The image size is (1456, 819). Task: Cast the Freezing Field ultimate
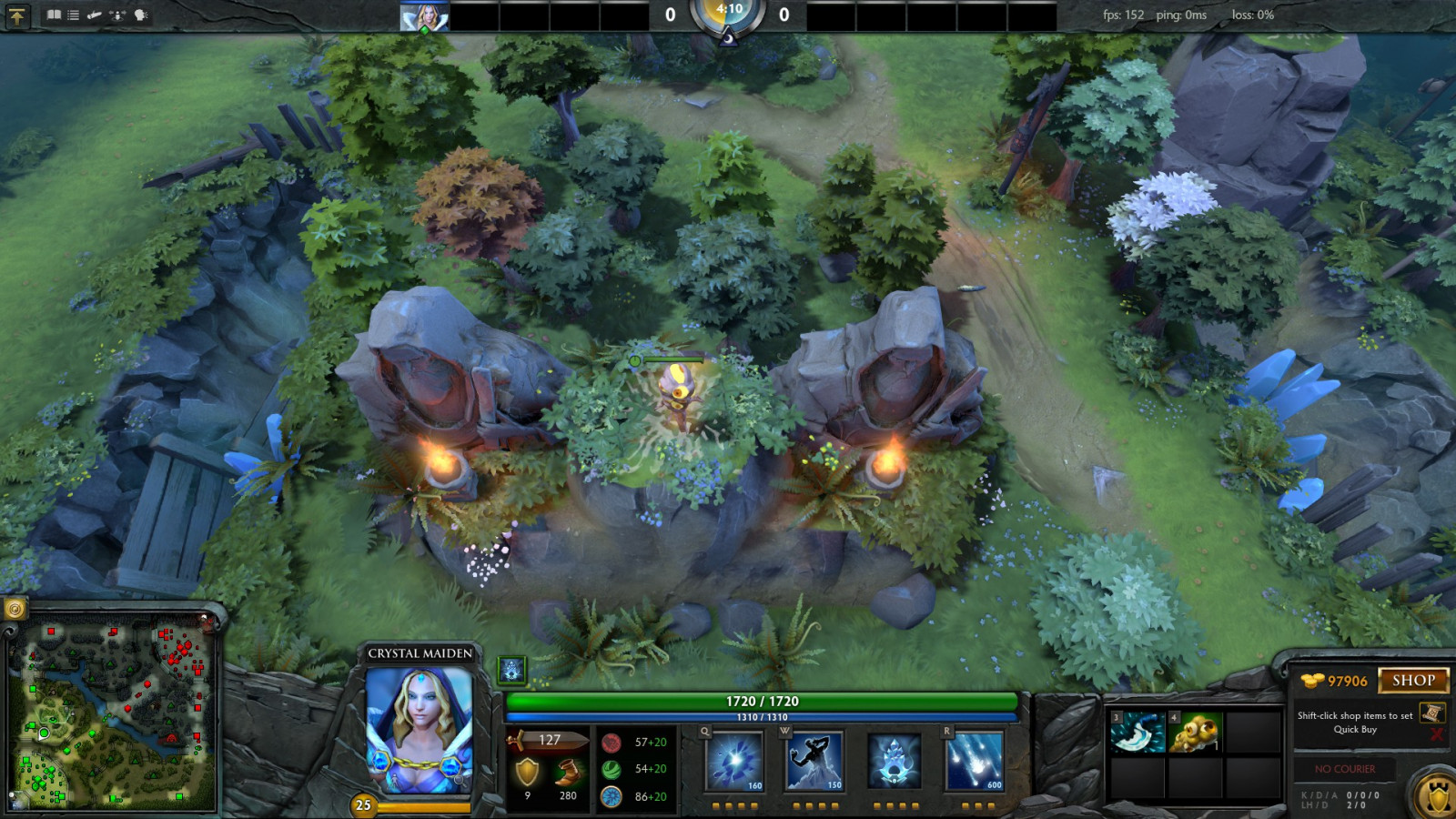point(974,761)
